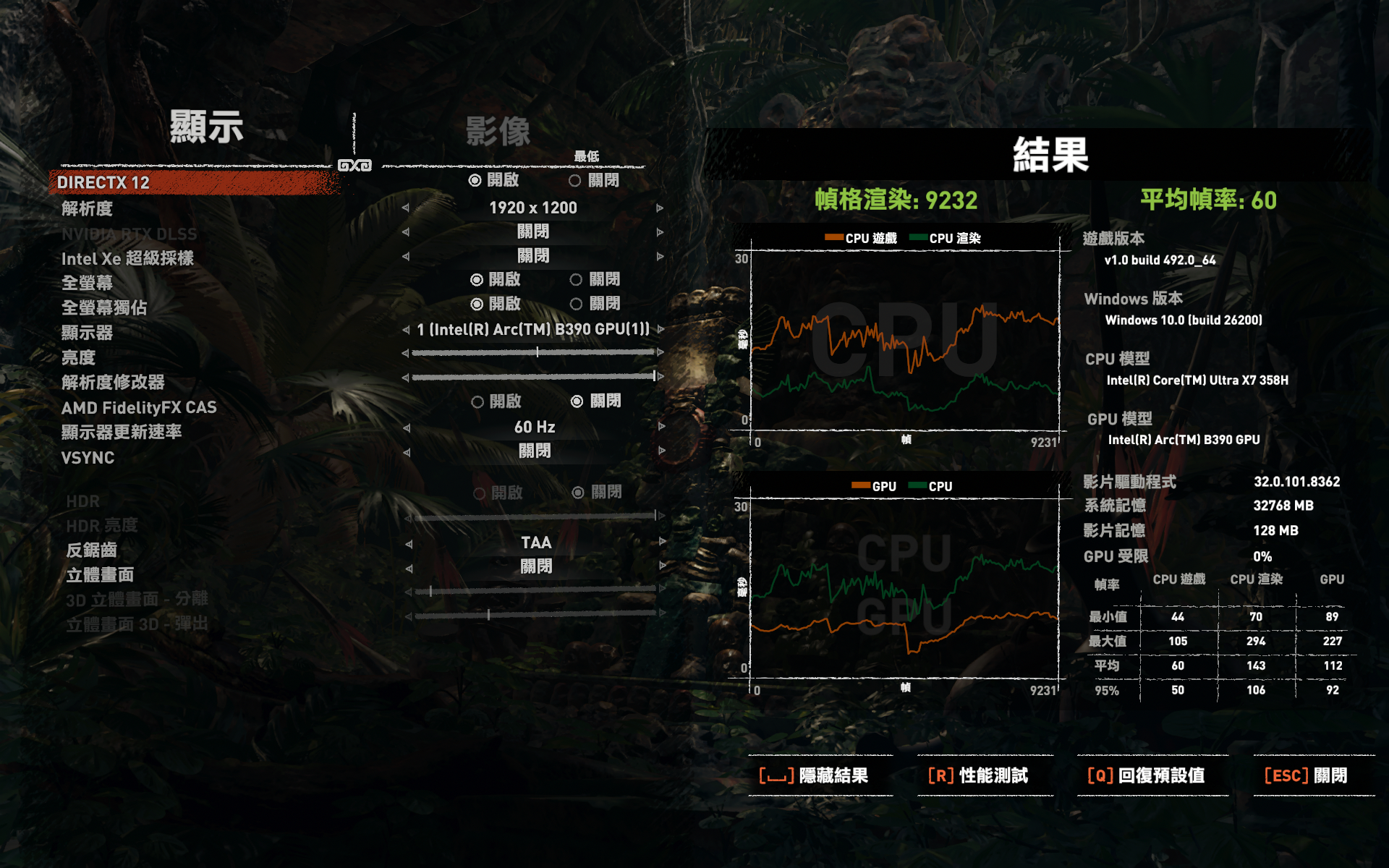1389x868 pixels.
Task: Set 全螢幕 fullscreen to 關閉
Action: pos(577,280)
